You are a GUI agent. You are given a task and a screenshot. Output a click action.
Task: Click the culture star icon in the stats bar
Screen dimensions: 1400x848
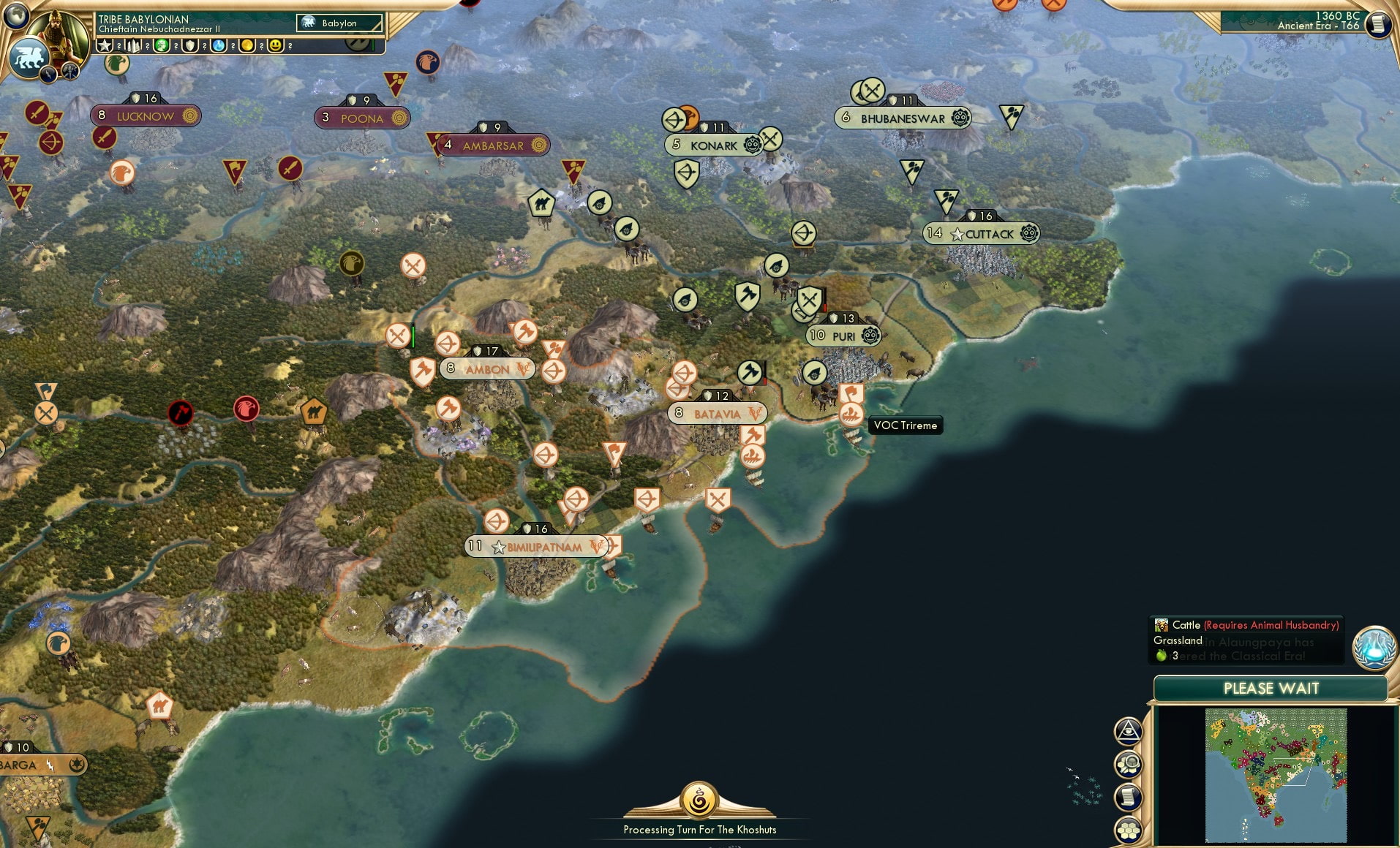tap(104, 45)
